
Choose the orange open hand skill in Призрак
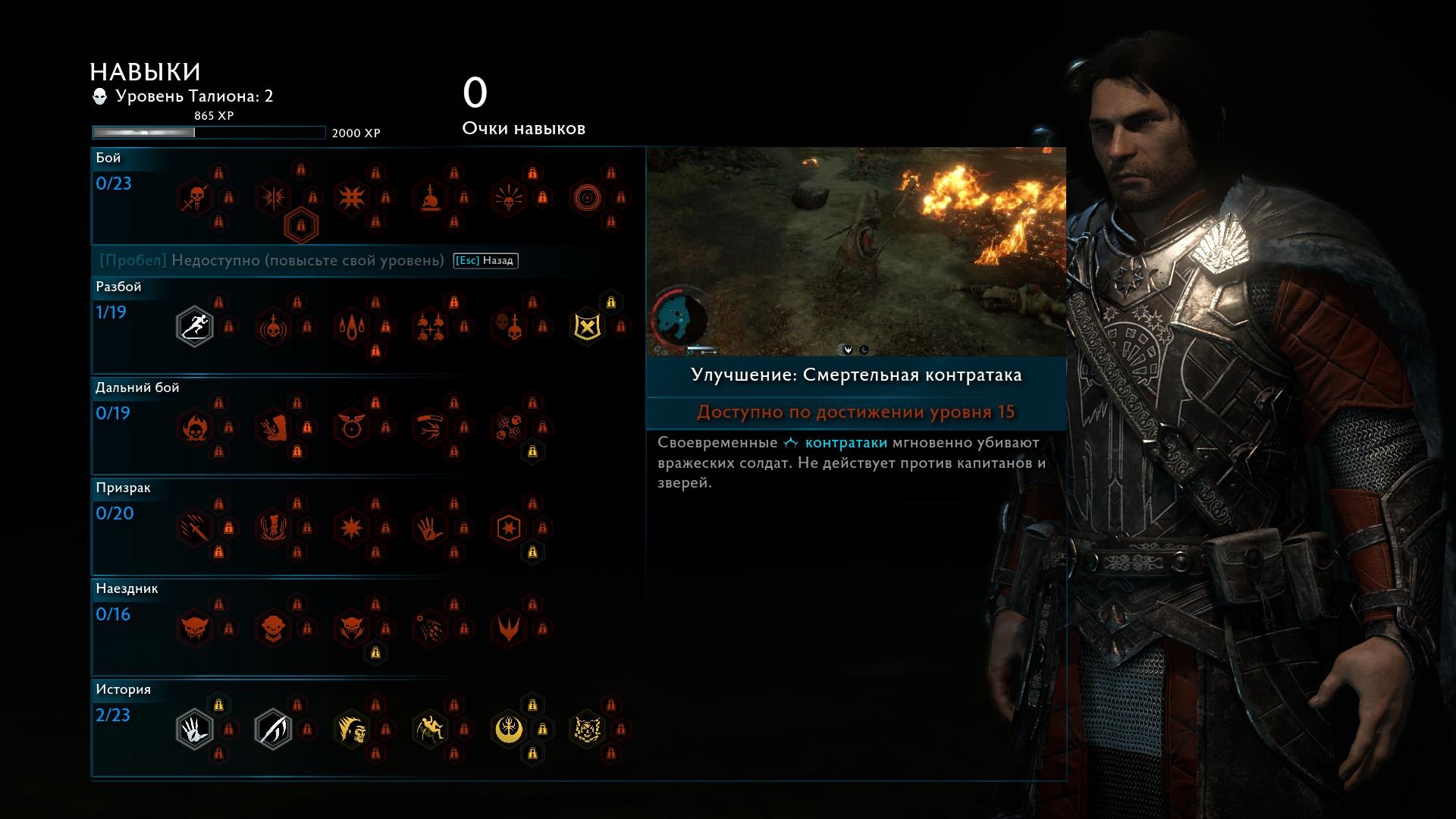click(430, 529)
